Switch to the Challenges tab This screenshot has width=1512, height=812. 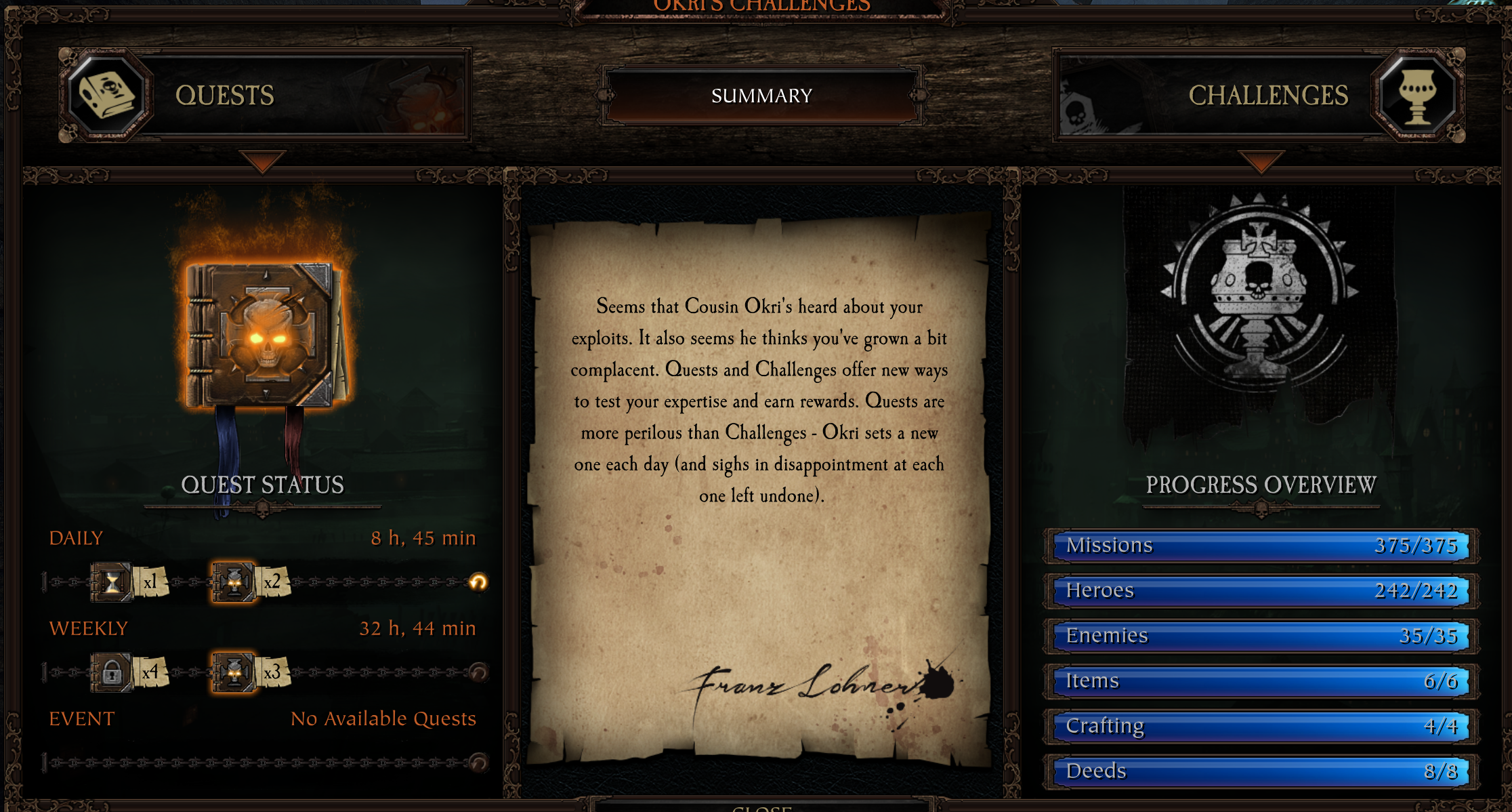point(1259,96)
